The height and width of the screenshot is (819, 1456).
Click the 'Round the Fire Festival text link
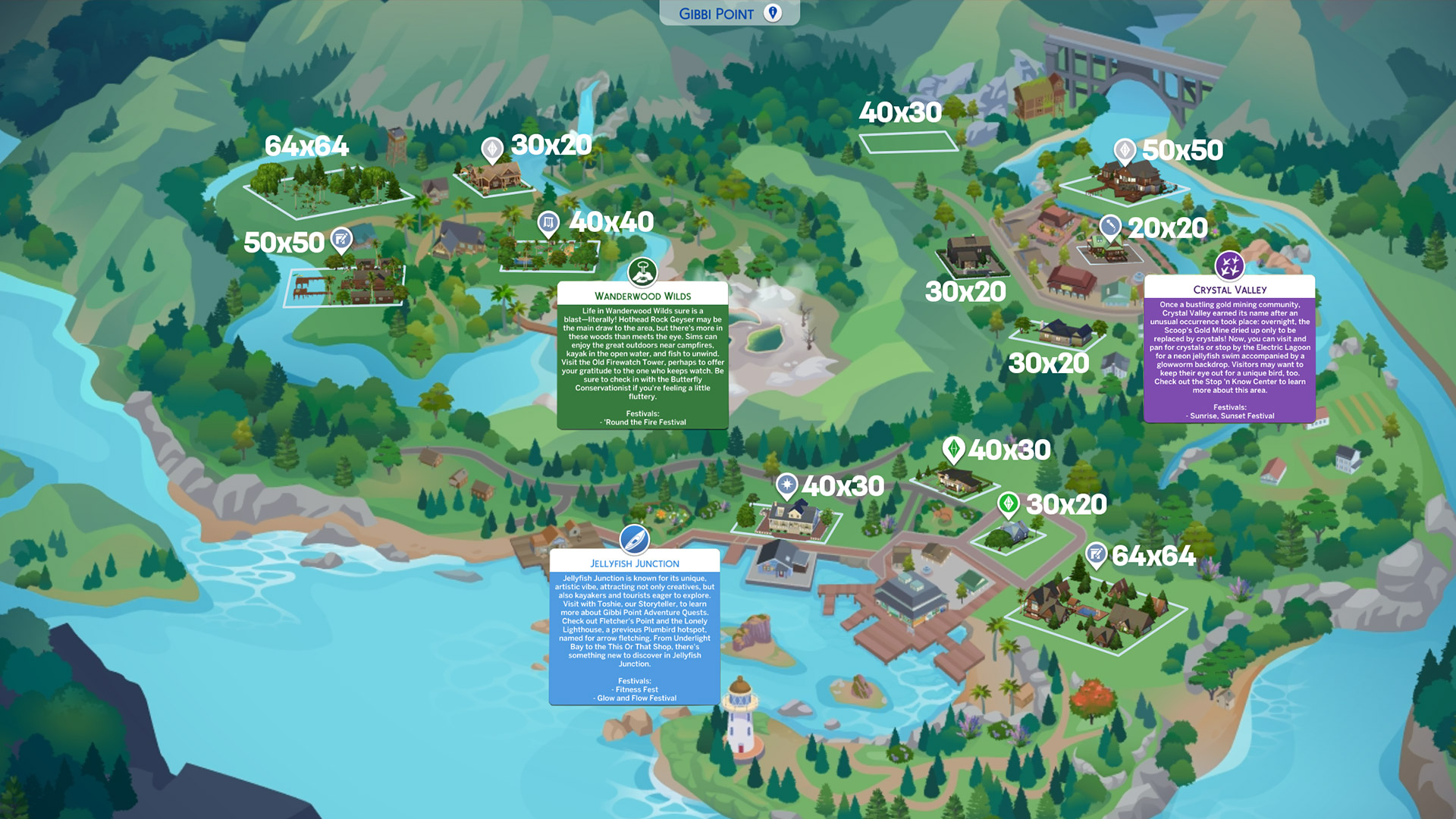642,422
